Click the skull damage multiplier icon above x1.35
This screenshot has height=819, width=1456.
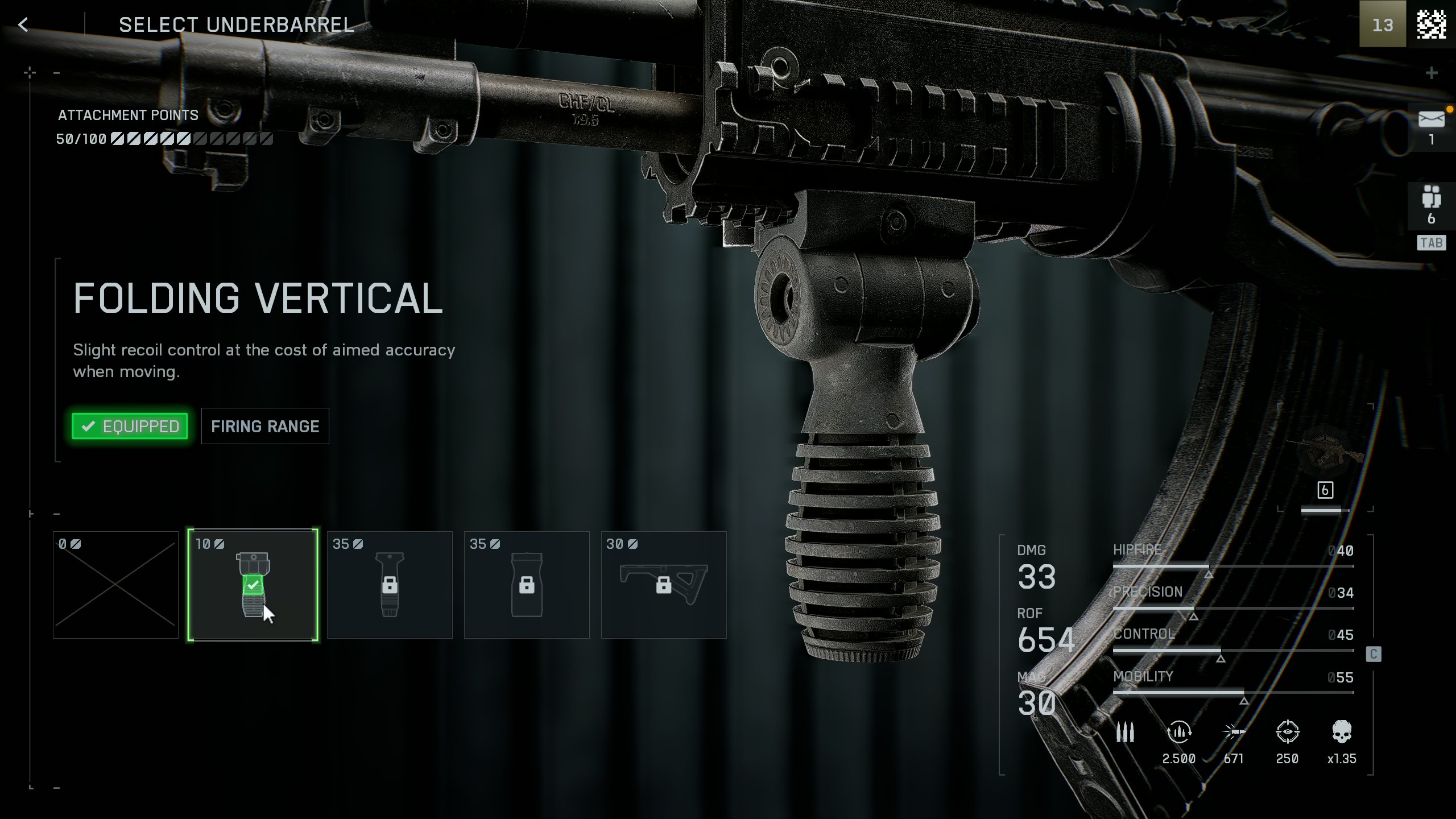pyautogui.click(x=1341, y=733)
